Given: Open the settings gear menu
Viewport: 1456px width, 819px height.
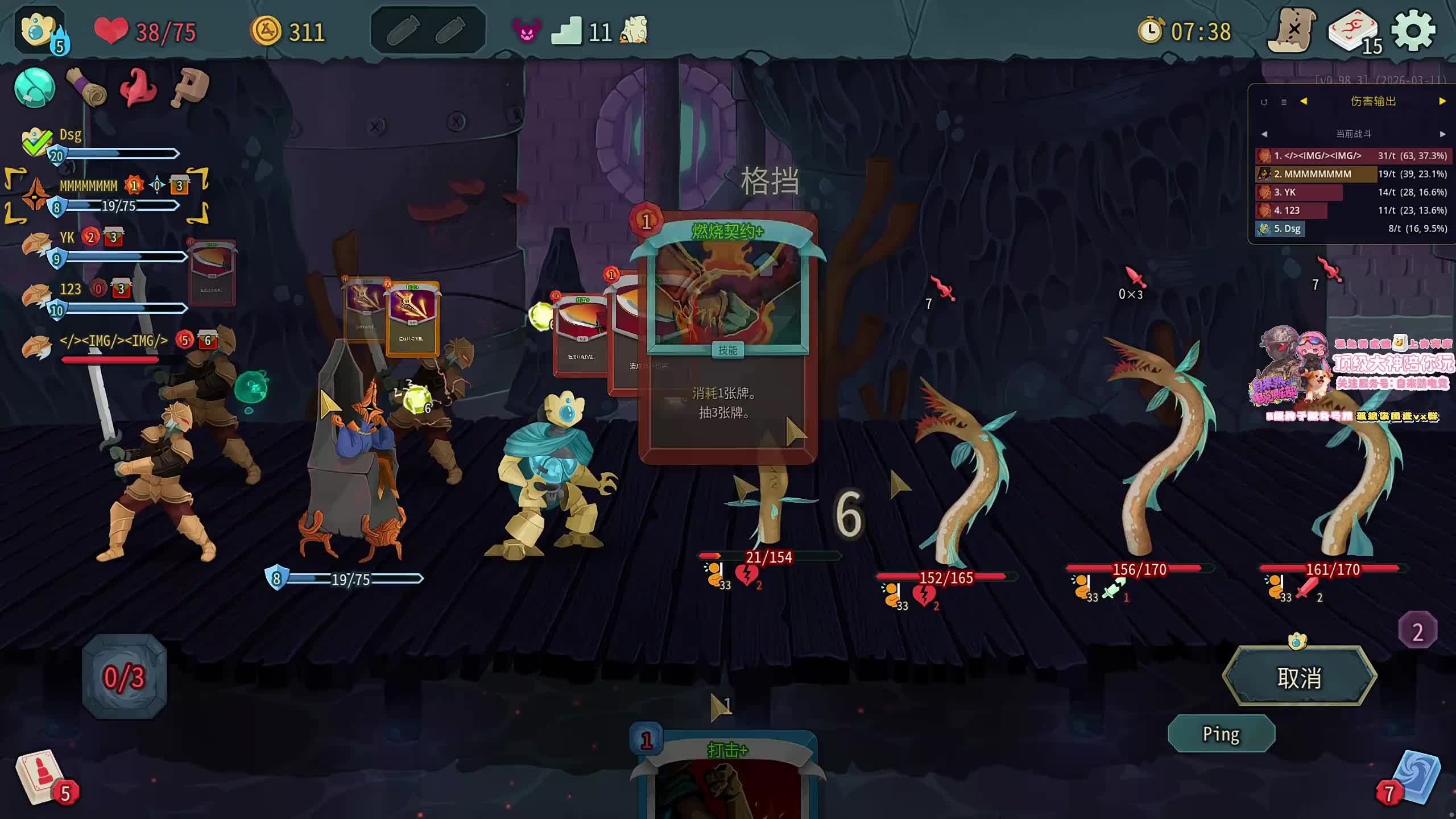Looking at the screenshot, I should pos(1413,31).
